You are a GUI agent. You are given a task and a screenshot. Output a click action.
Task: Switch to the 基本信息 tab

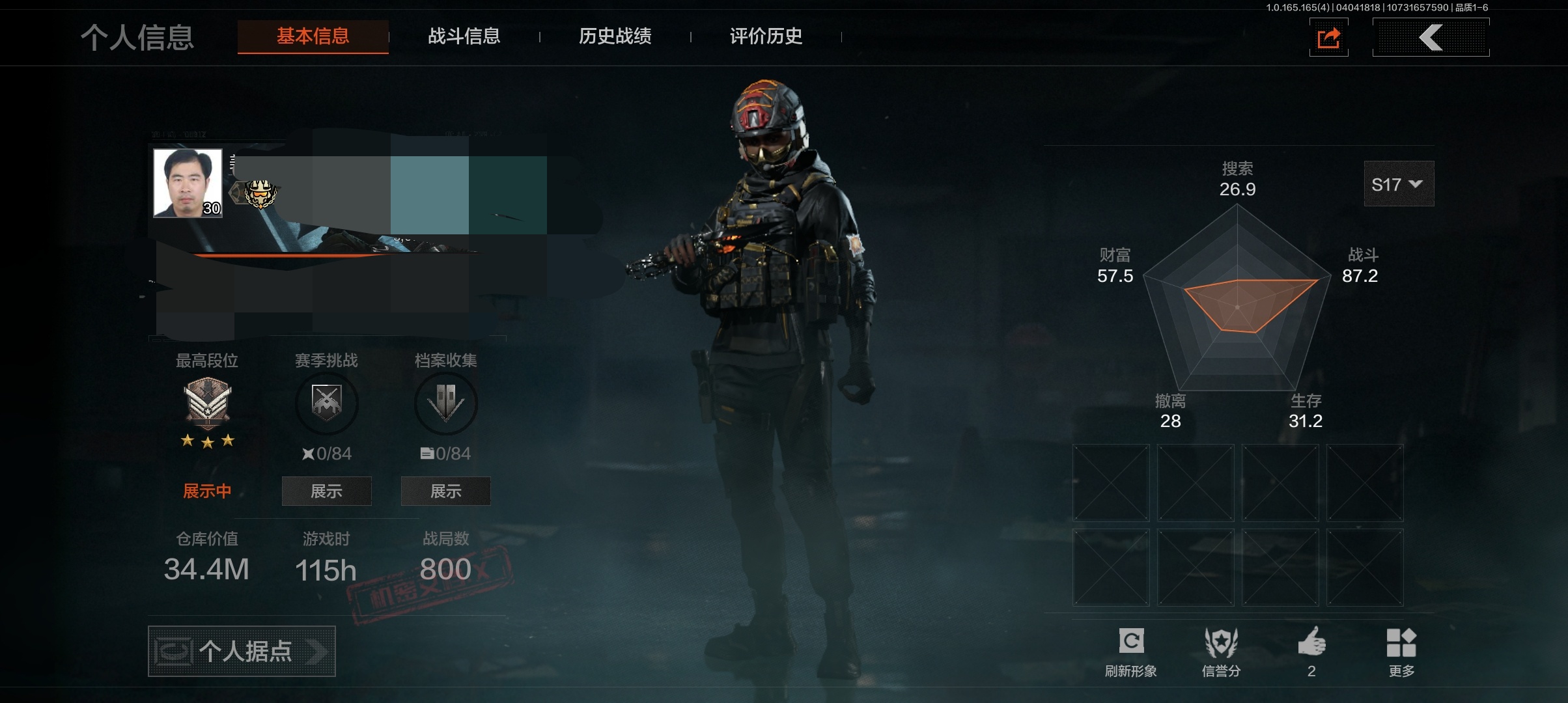coord(313,36)
